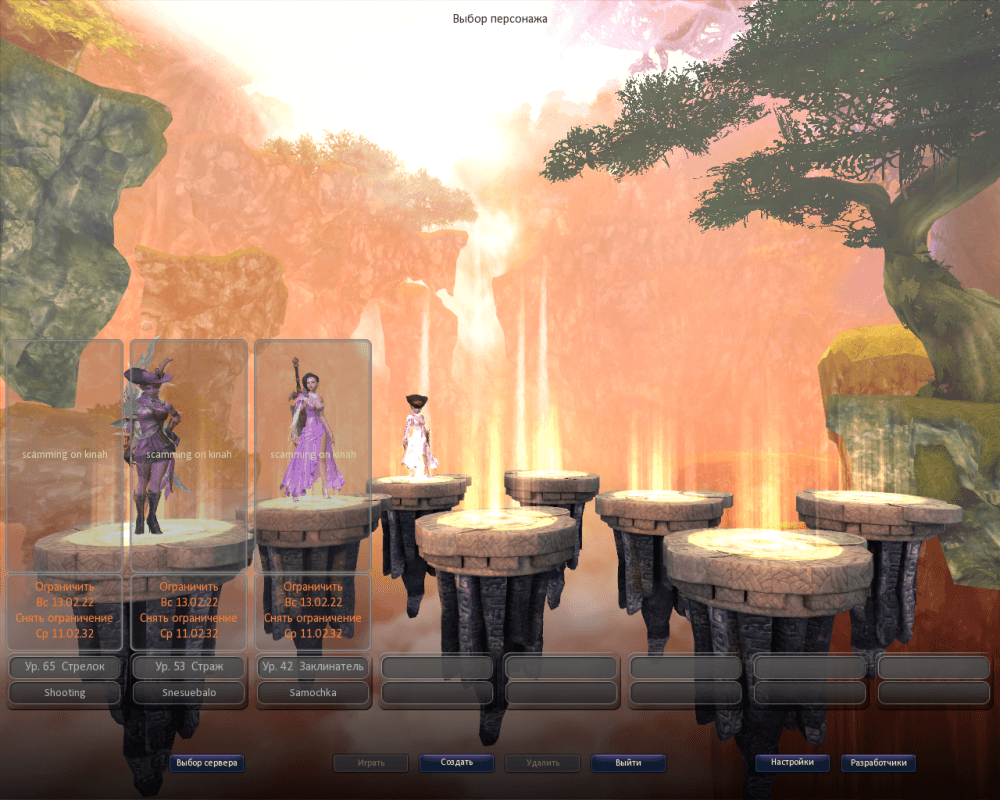Open the Выбор сервера server selection
Viewport: 1000px width, 800px height.
207,763
